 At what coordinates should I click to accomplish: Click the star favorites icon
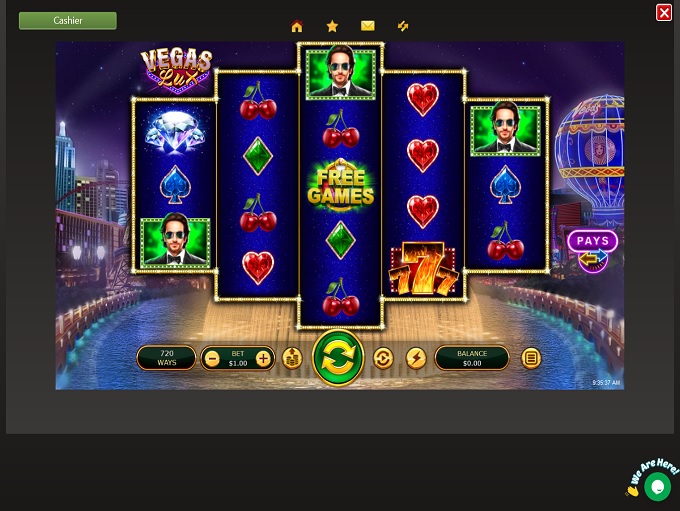pyautogui.click(x=332, y=26)
